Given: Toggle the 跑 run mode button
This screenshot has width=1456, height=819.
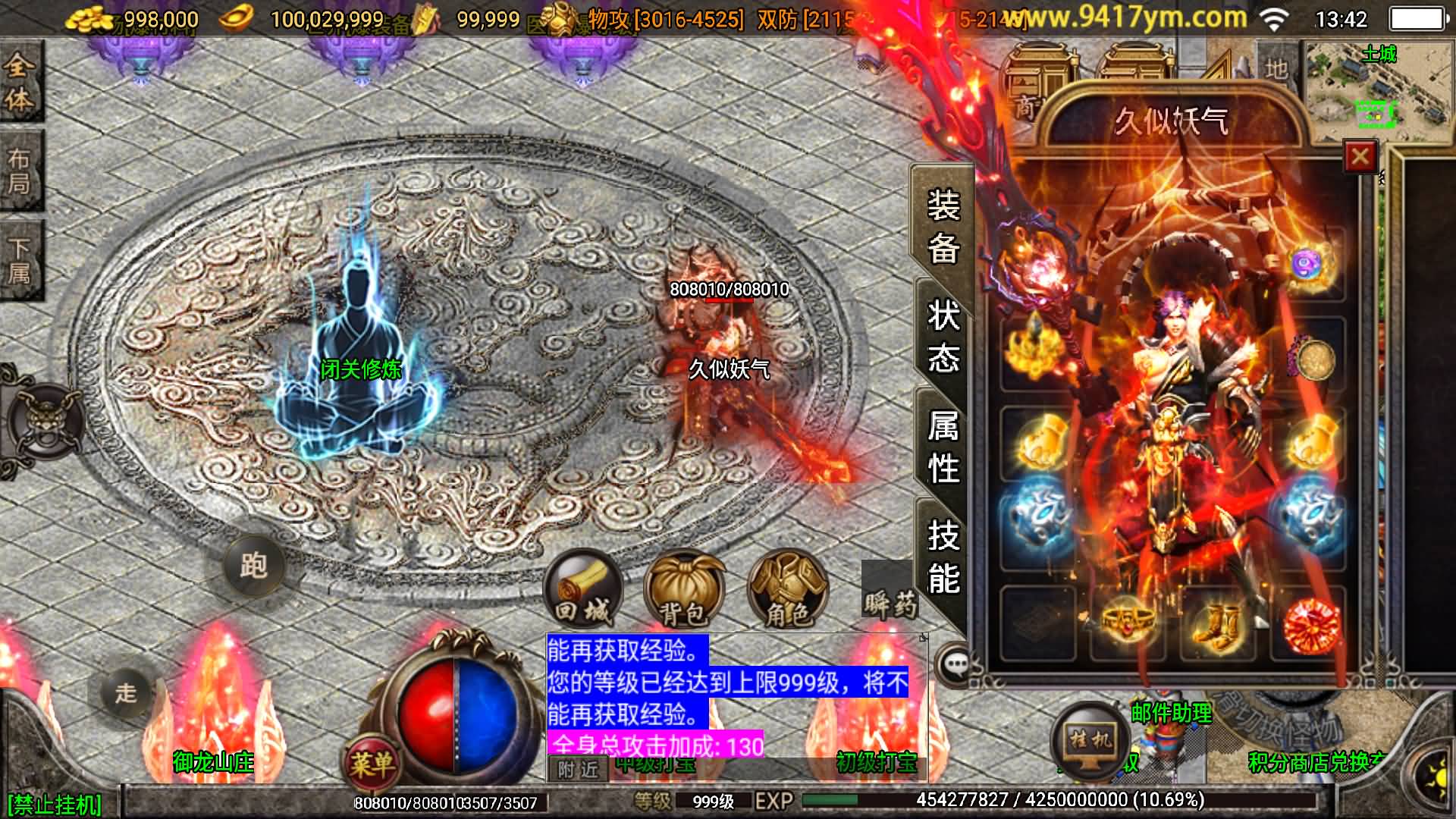Looking at the screenshot, I should tap(253, 565).
